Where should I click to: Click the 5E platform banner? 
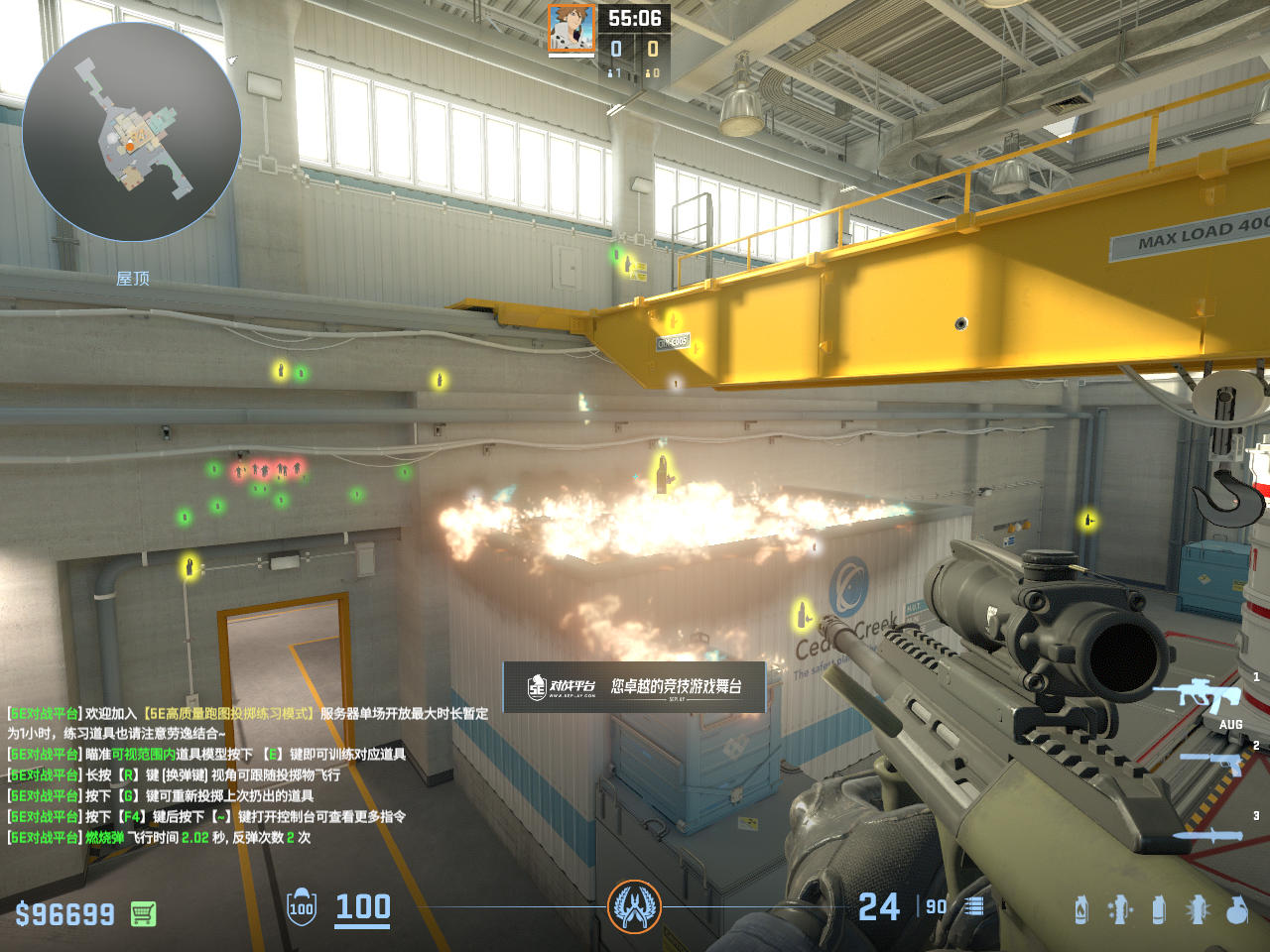tap(634, 686)
